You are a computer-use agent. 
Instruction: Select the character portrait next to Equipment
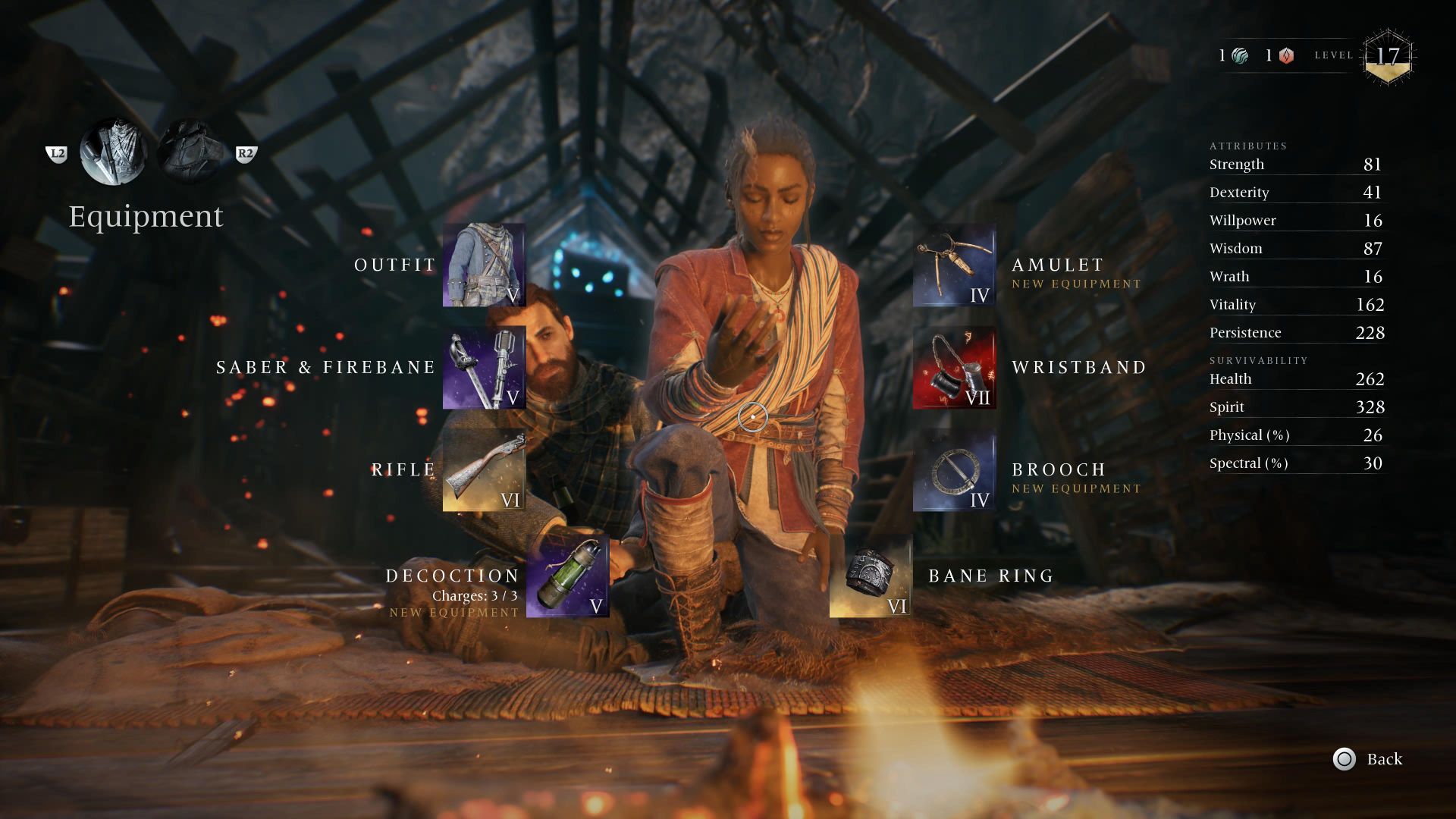(x=112, y=152)
